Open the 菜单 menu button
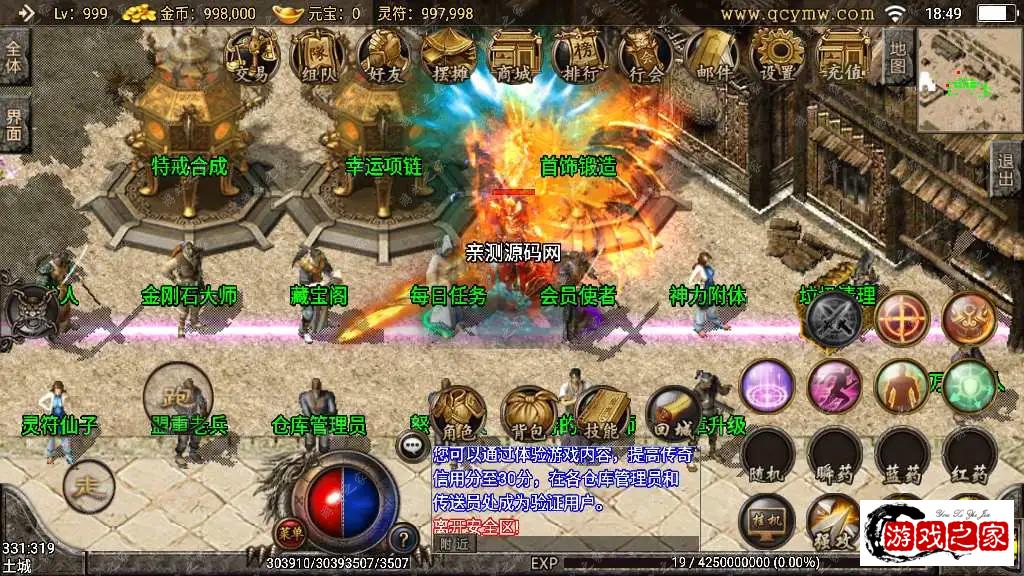 tap(290, 531)
